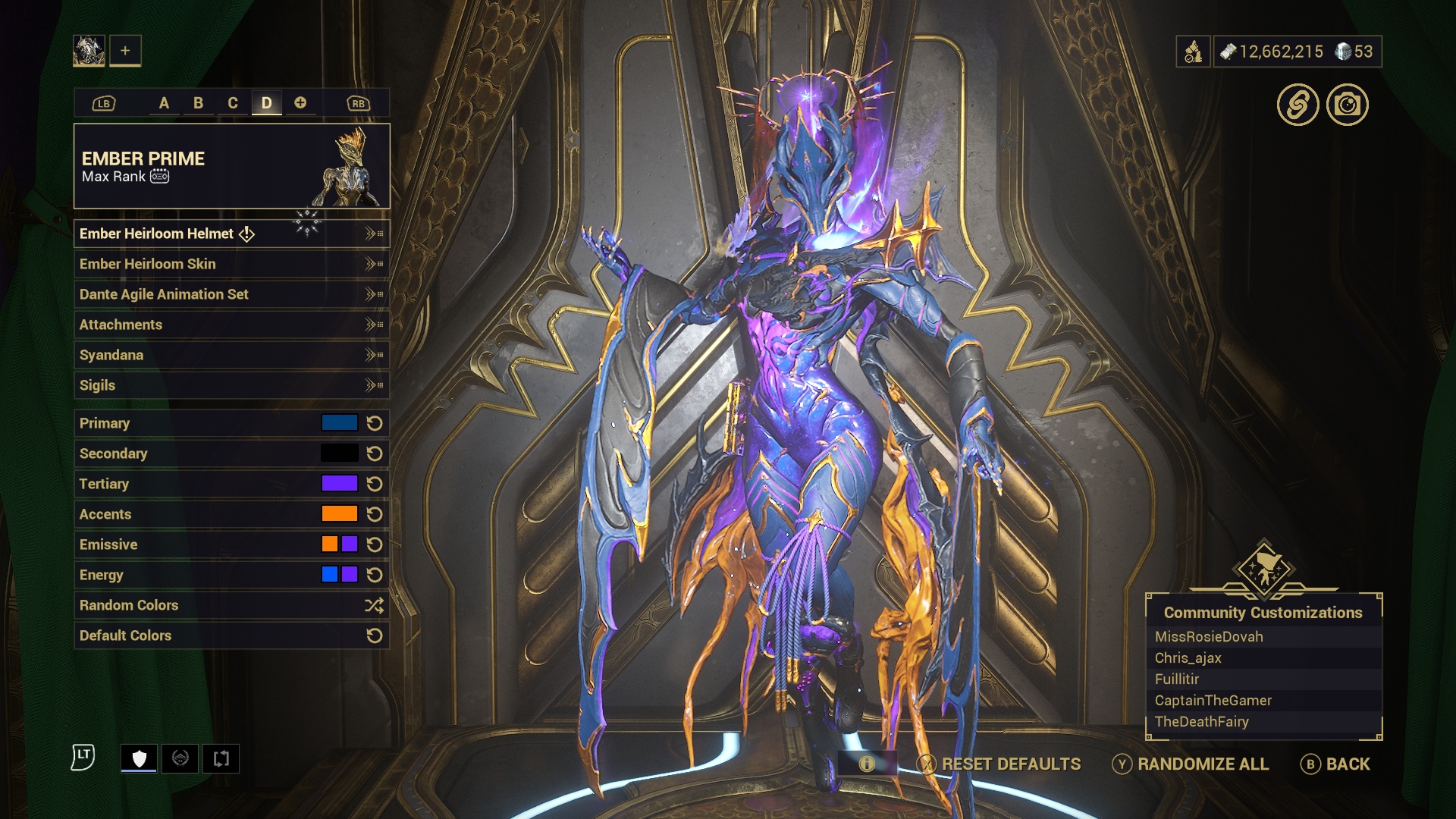Add a new loadout with plus button

click(125, 51)
